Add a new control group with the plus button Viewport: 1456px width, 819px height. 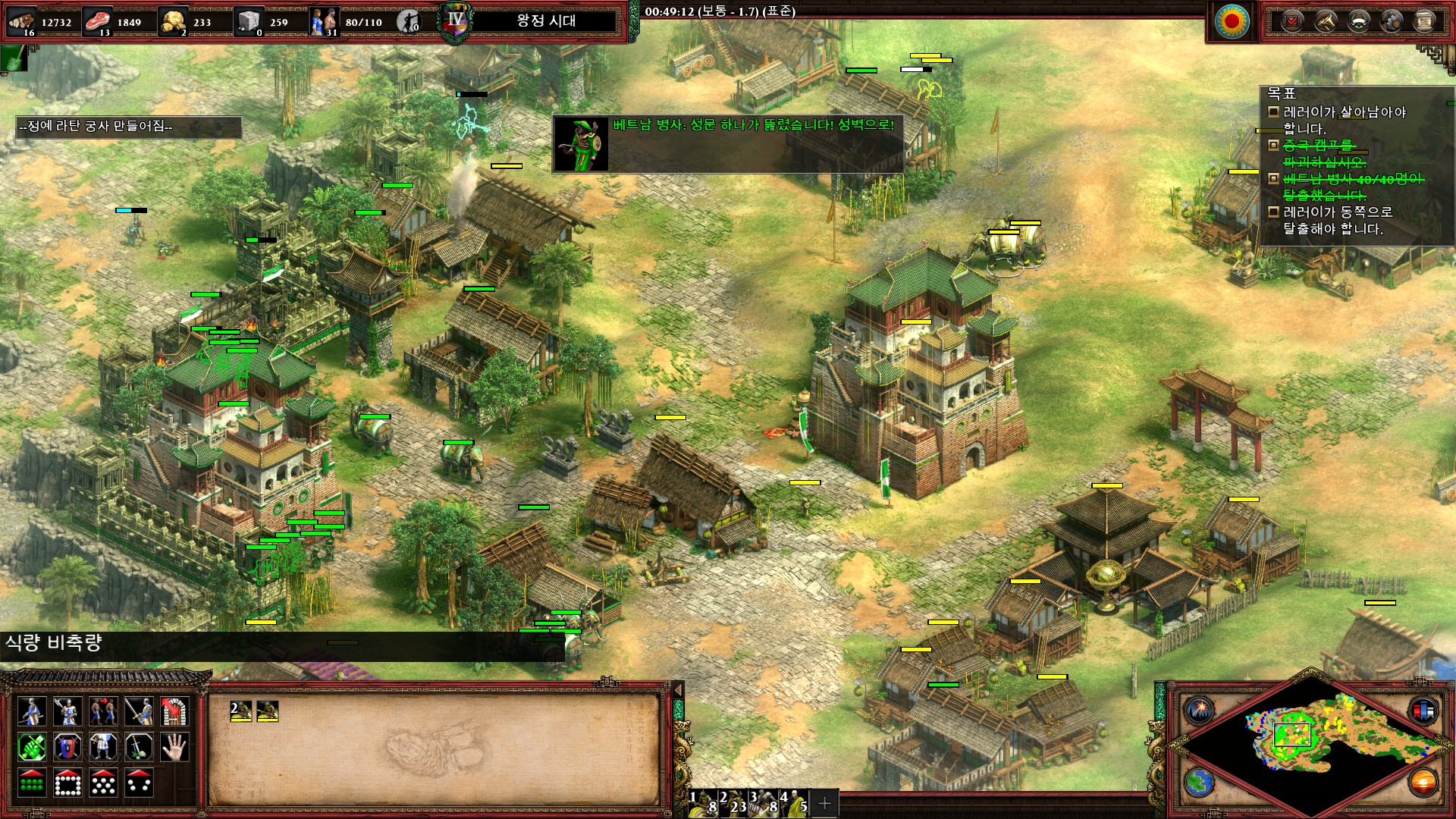(x=825, y=802)
